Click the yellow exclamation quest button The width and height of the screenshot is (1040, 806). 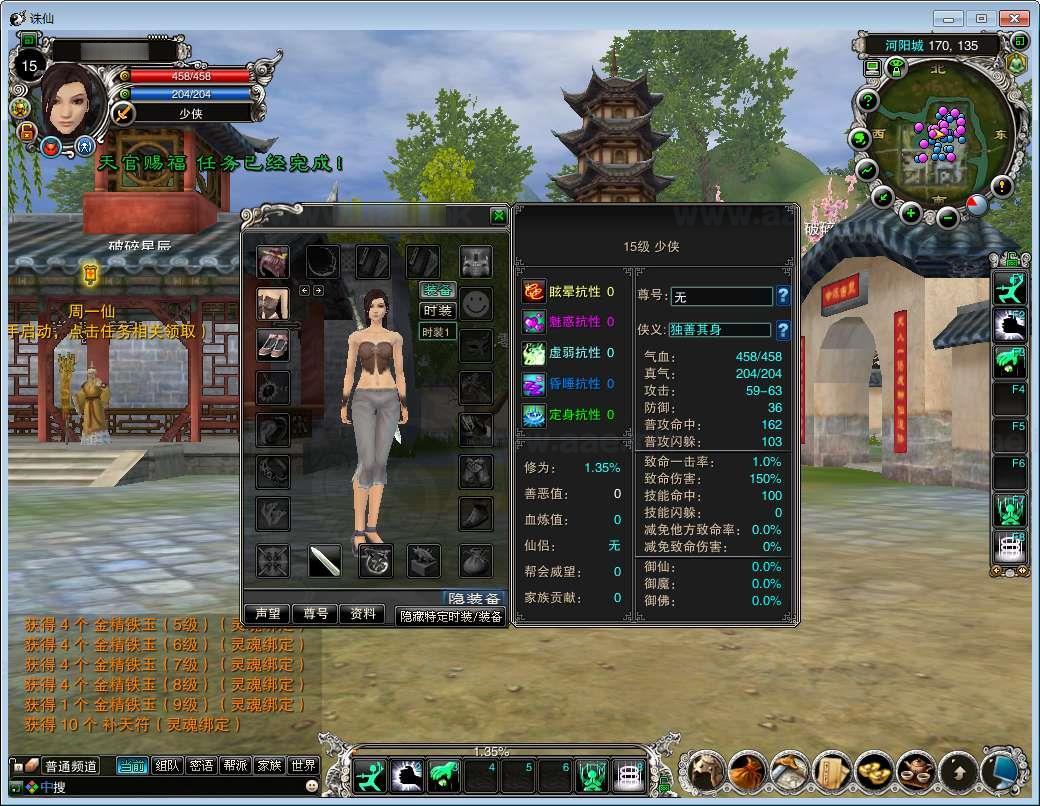[x=1002, y=187]
